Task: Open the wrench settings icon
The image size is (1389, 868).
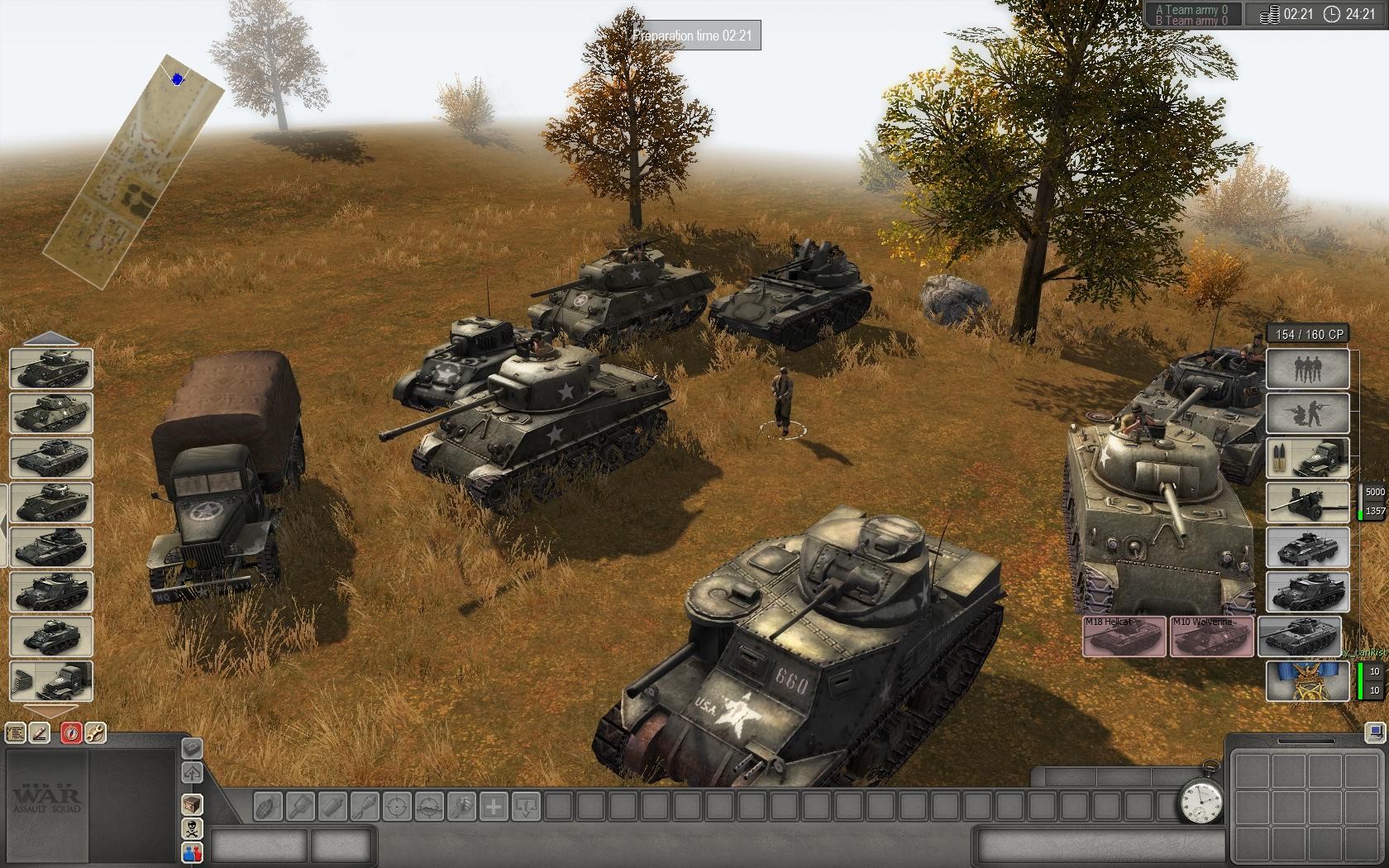Action: (x=95, y=732)
